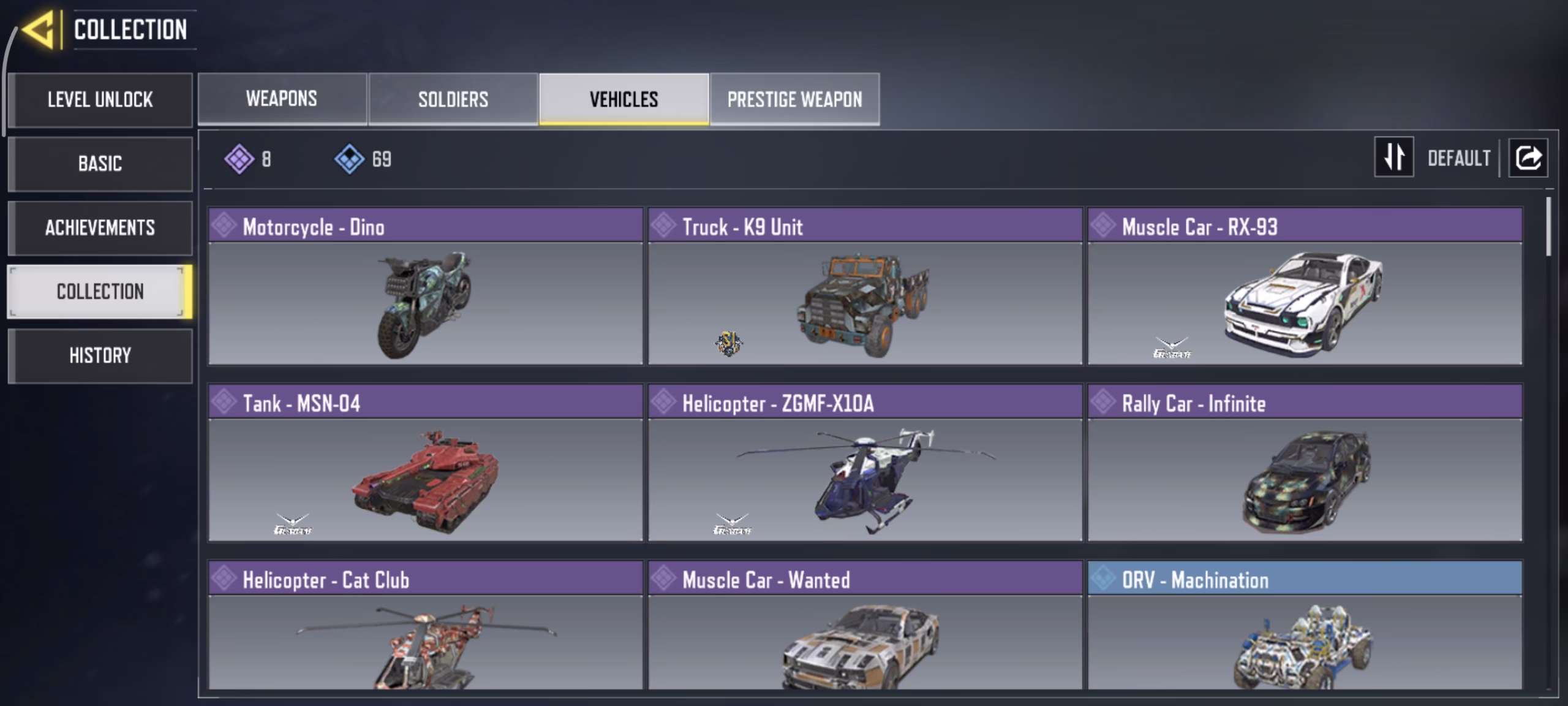
Task: Pick the ORV - Machination card
Action: tap(1305, 626)
